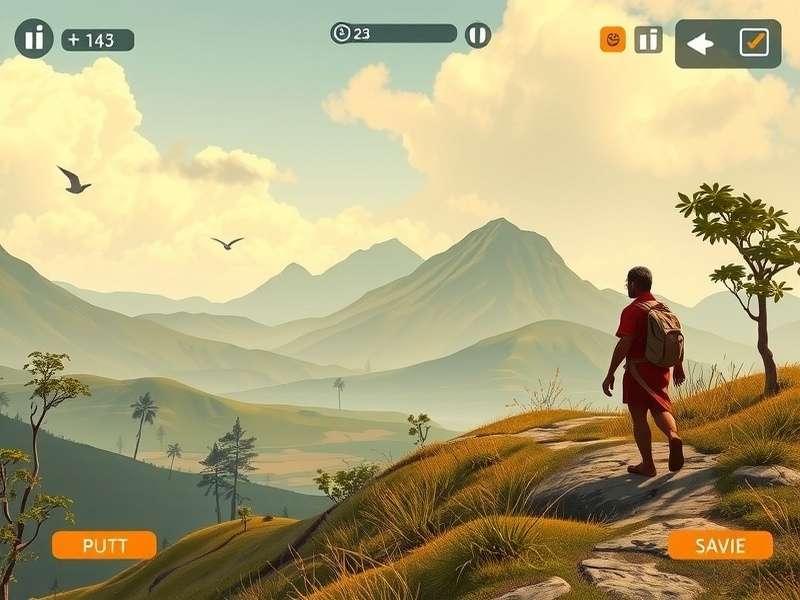This screenshot has width=800, height=600.
Task: Toggle the orange checkmark box
Action: pyautogui.click(x=754, y=42)
